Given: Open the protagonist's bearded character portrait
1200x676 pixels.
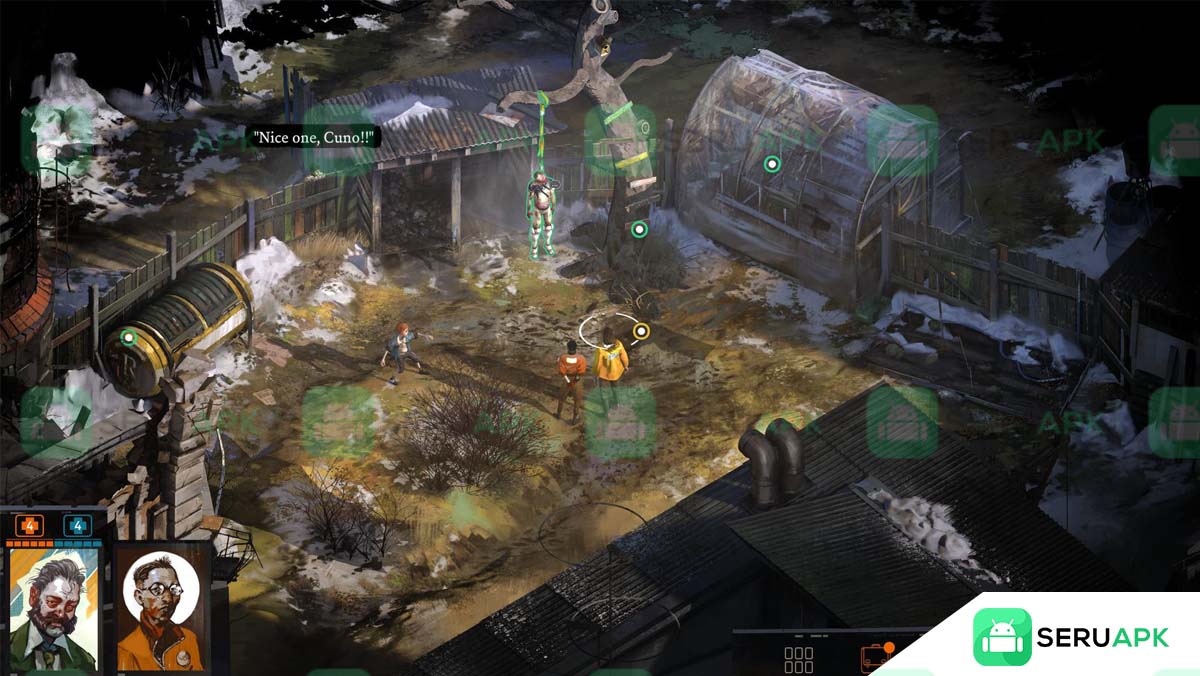Looking at the screenshot, I should click(x=54, y=606).
